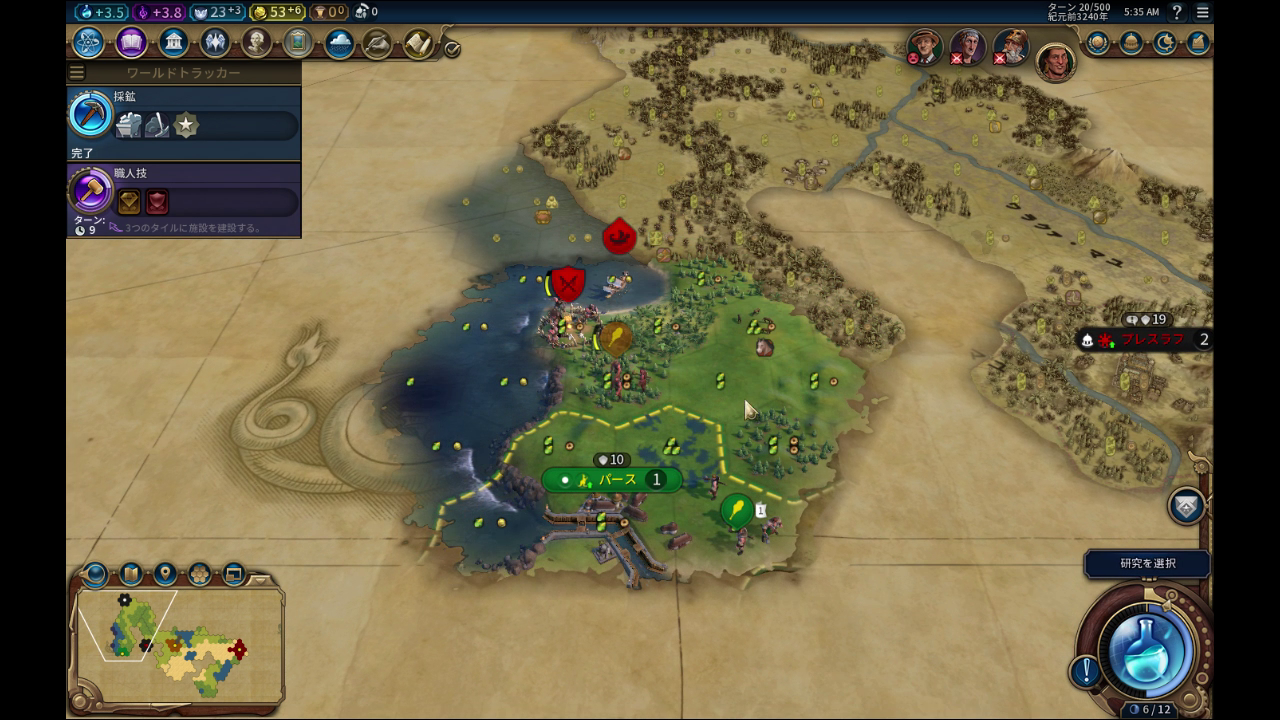This screenshot has width=1280, height=720.
Task: Open the technology tree atom icon
Action: click(88, 43)
